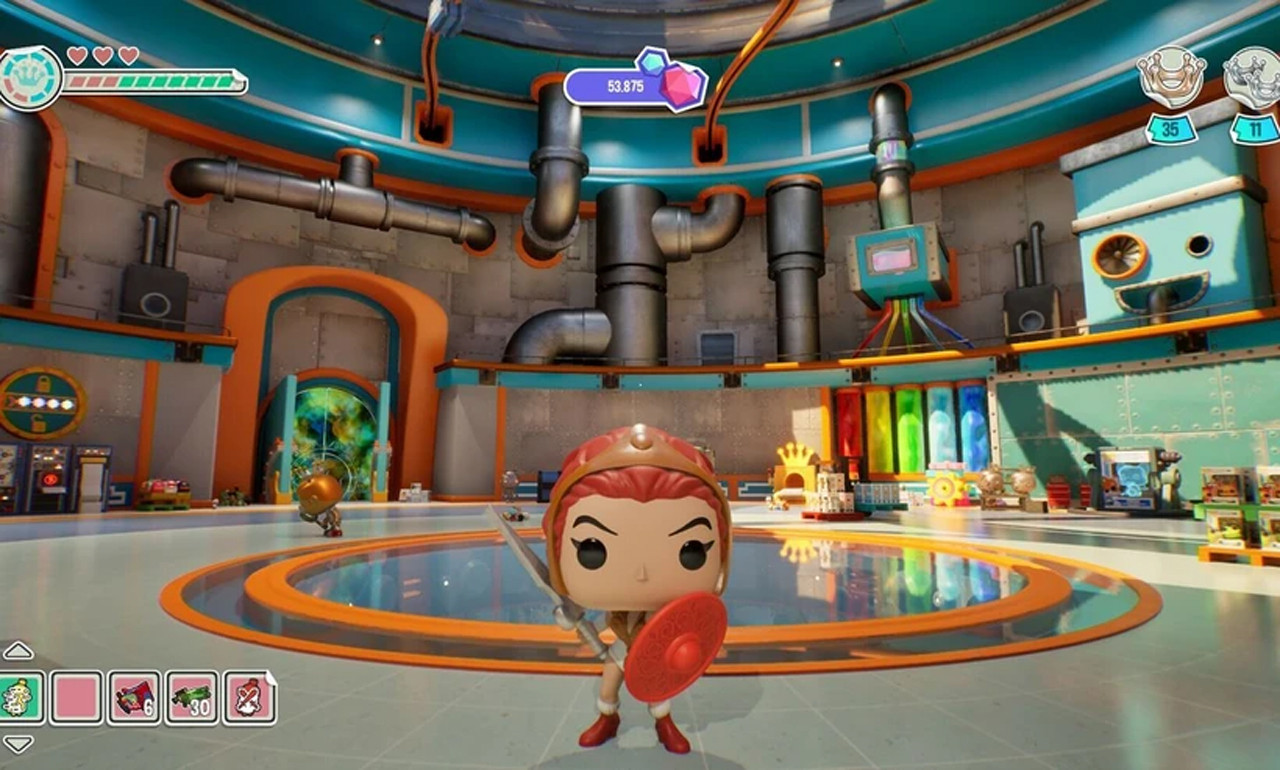Click the up arrow above the hotbar
The height and width of the screenshot is (770, 1280).
[x=18, y=651]
